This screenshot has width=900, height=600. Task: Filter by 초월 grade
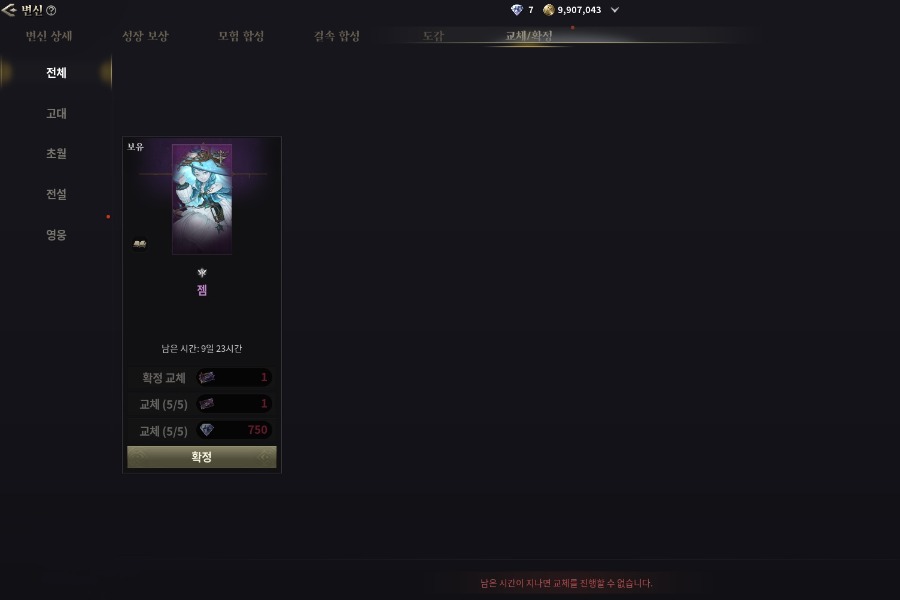coord(56,154)
